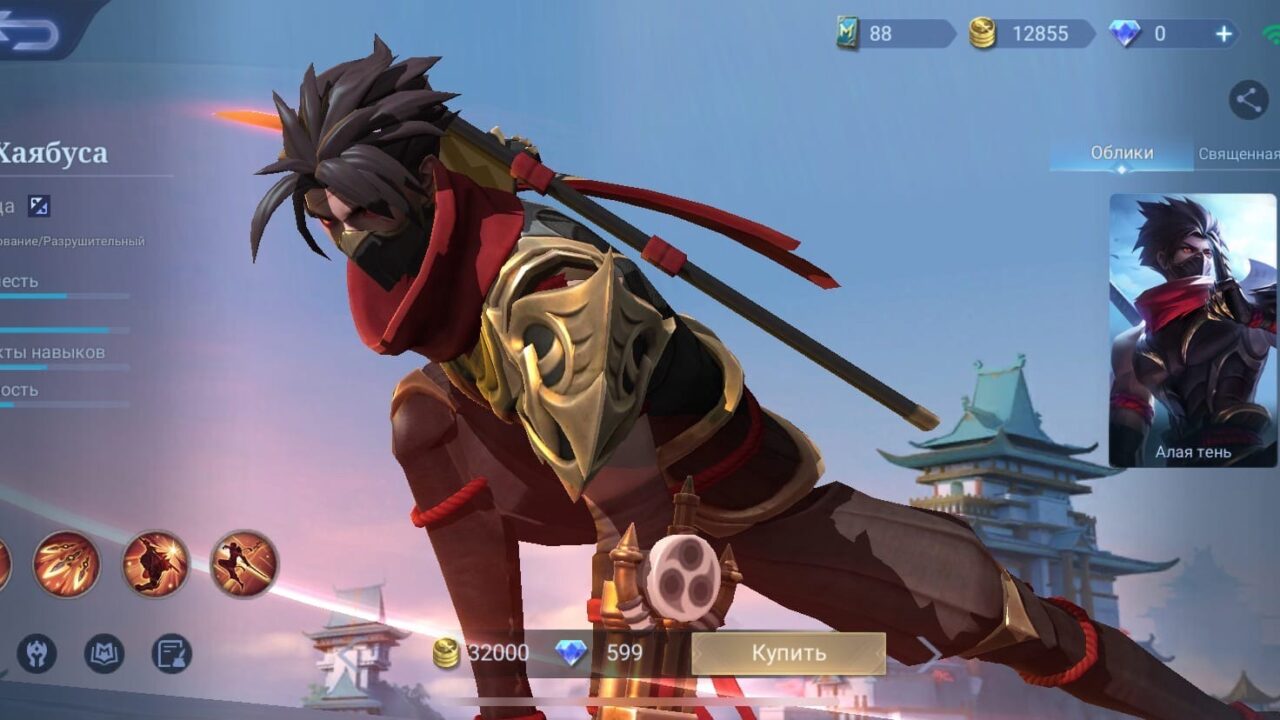The image size is (1280, 720).
Task: Buy the hero with the Купить button
Action: [788, 653]
